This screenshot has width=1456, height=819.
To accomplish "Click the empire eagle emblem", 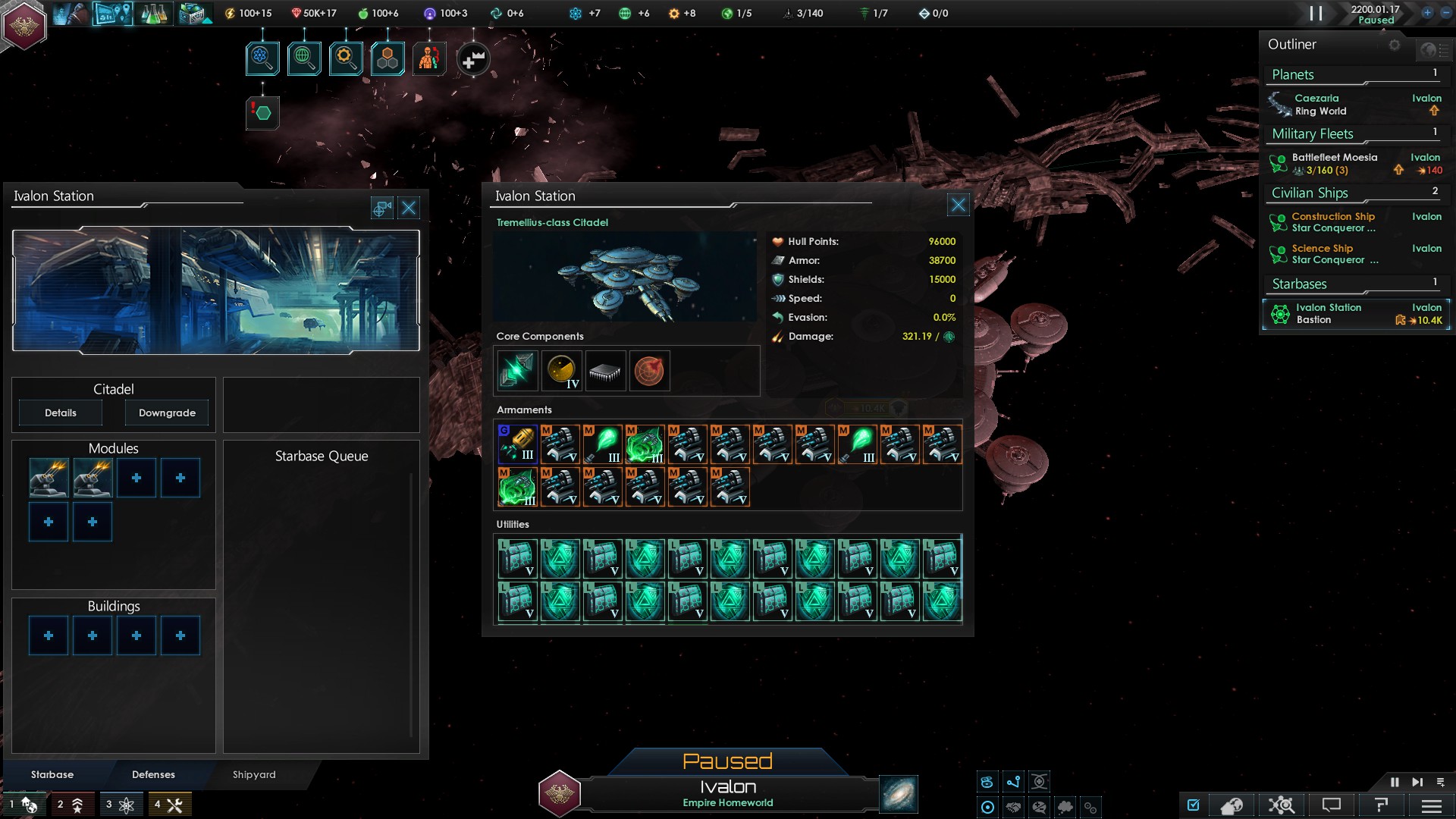I will 24,24.
